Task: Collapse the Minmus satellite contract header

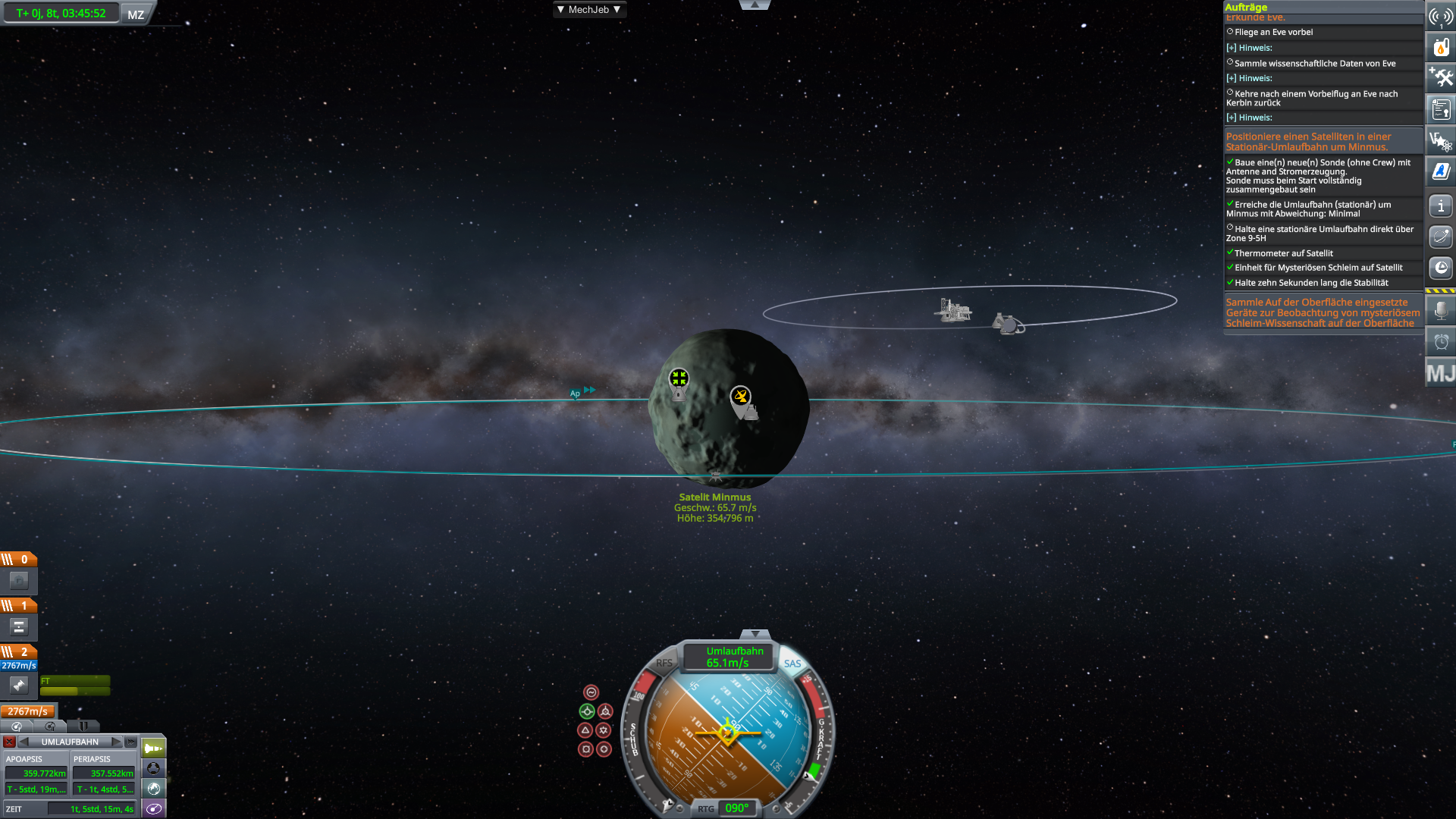Action: point(1308,142)
